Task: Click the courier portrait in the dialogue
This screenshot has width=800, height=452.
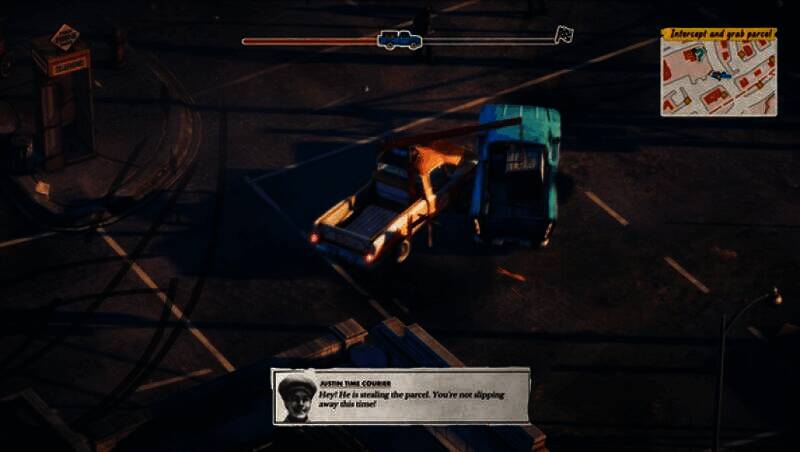Action: click(295, 397)
